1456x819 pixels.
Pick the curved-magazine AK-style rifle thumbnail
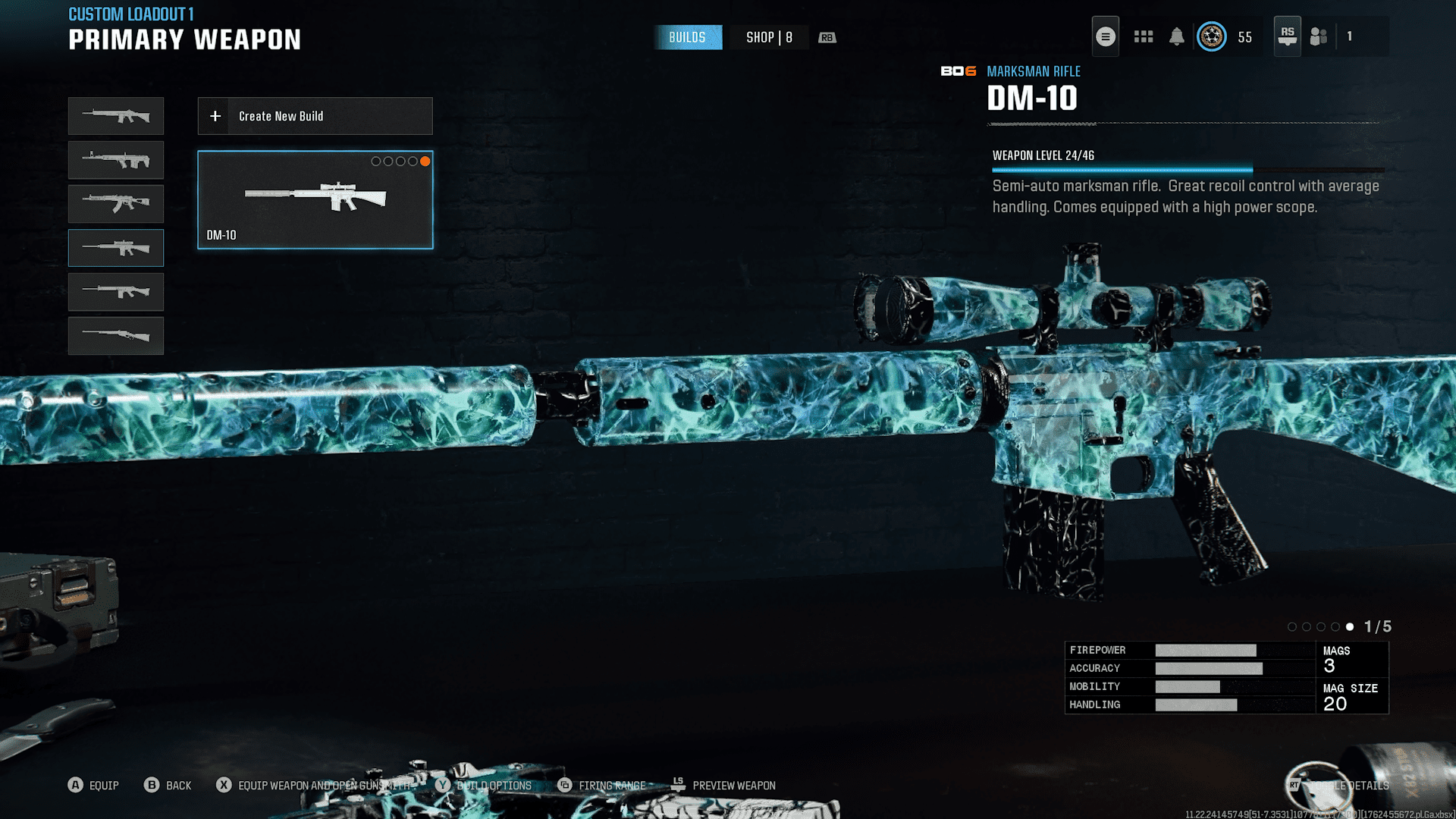116,204
